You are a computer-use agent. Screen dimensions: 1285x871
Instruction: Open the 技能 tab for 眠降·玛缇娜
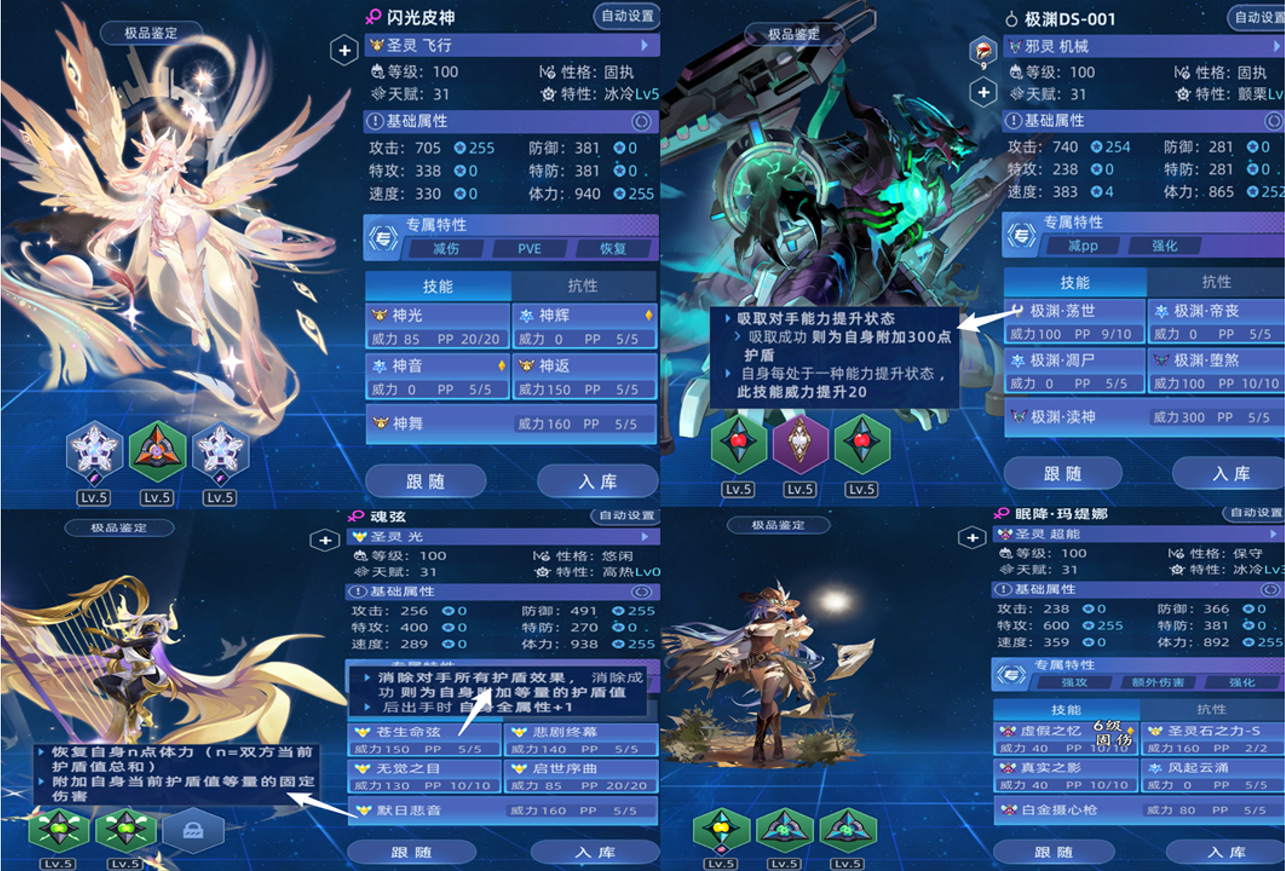click(1068, 708)
